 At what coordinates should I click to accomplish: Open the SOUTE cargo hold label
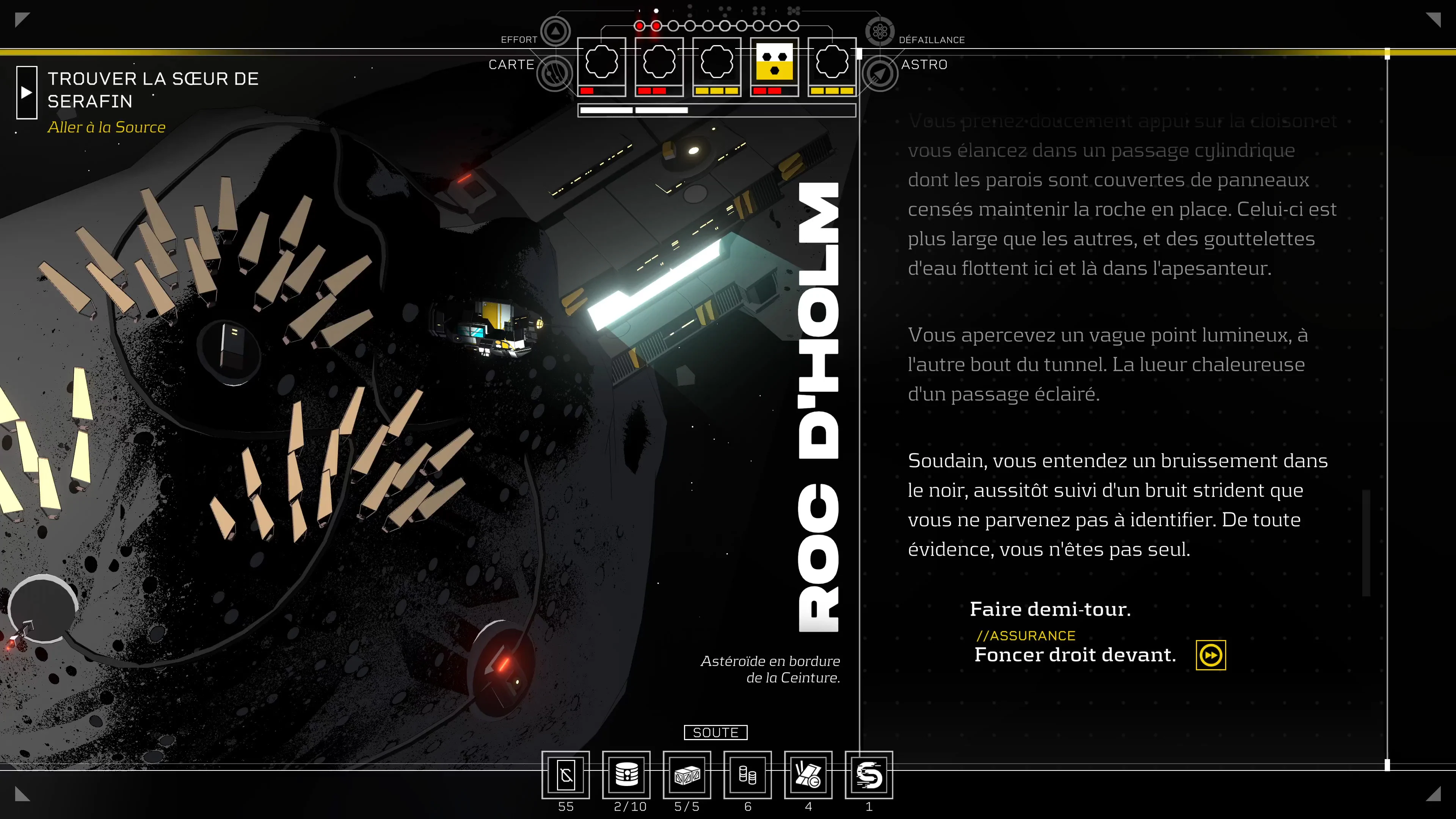(x=715, y=733)
